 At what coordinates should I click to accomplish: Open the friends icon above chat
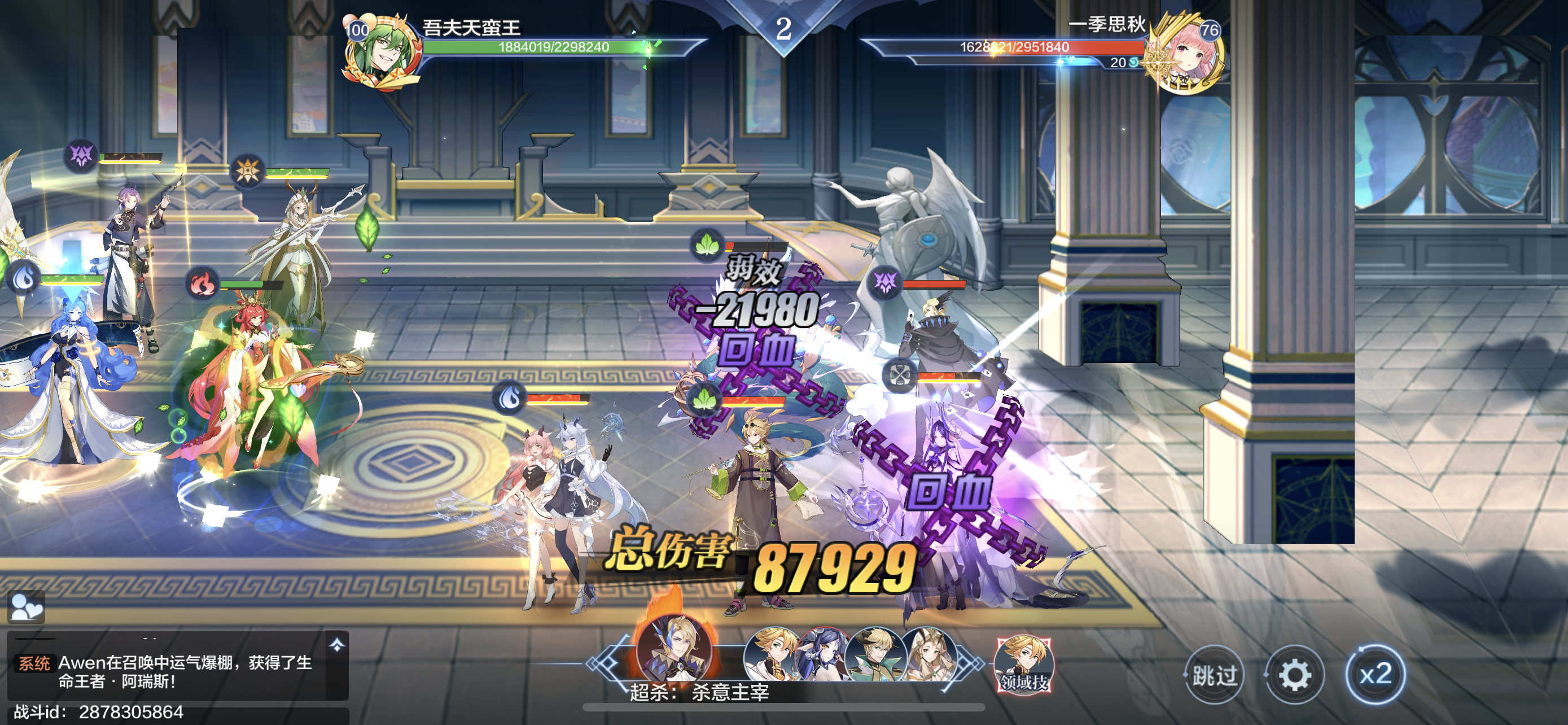(26, 606)
